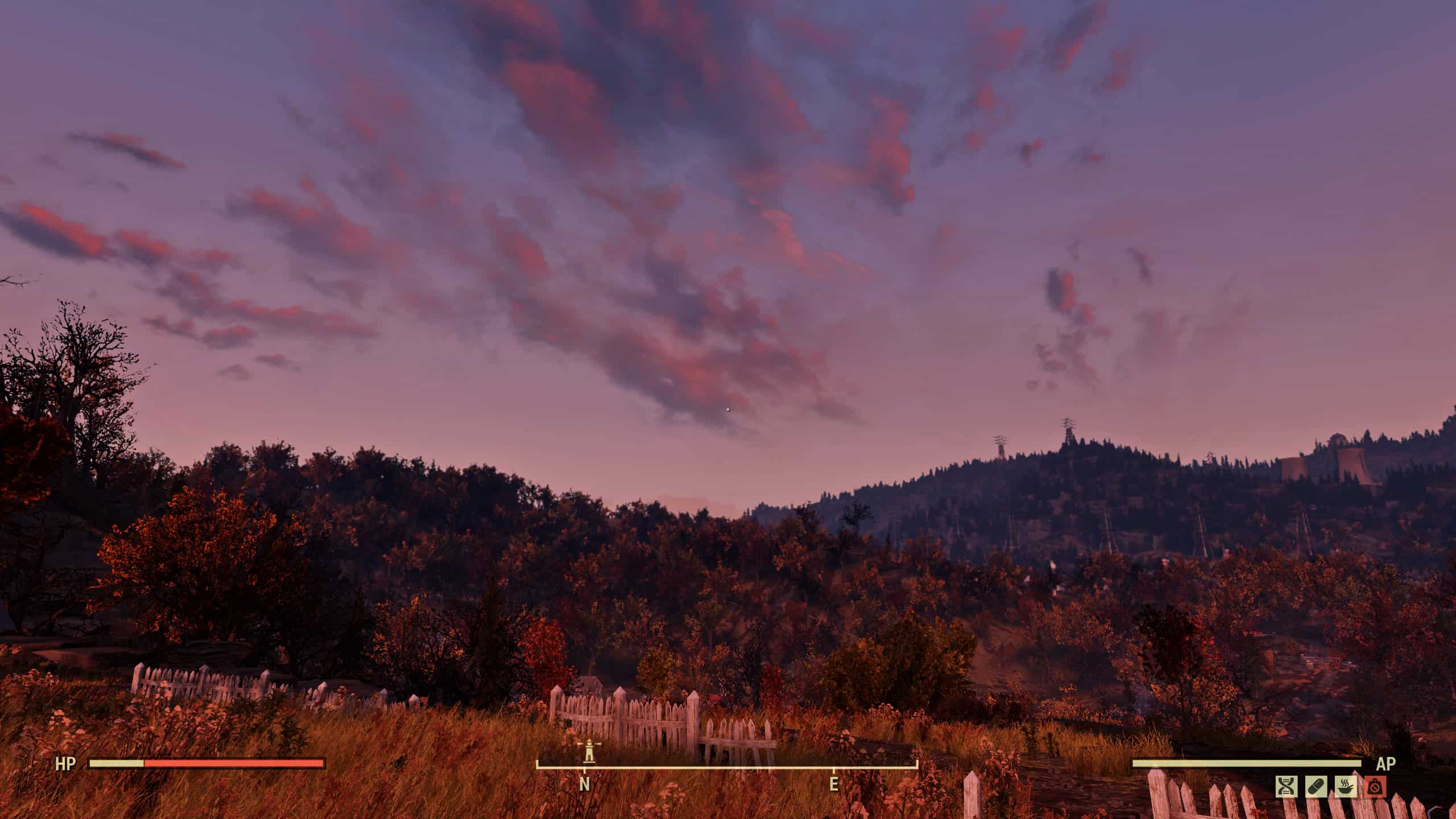Image resolution: width=1456 pixels, height=819 pixels.
Task: Click the lighthouse marker on the compass
Action: (x=589, y=750)
